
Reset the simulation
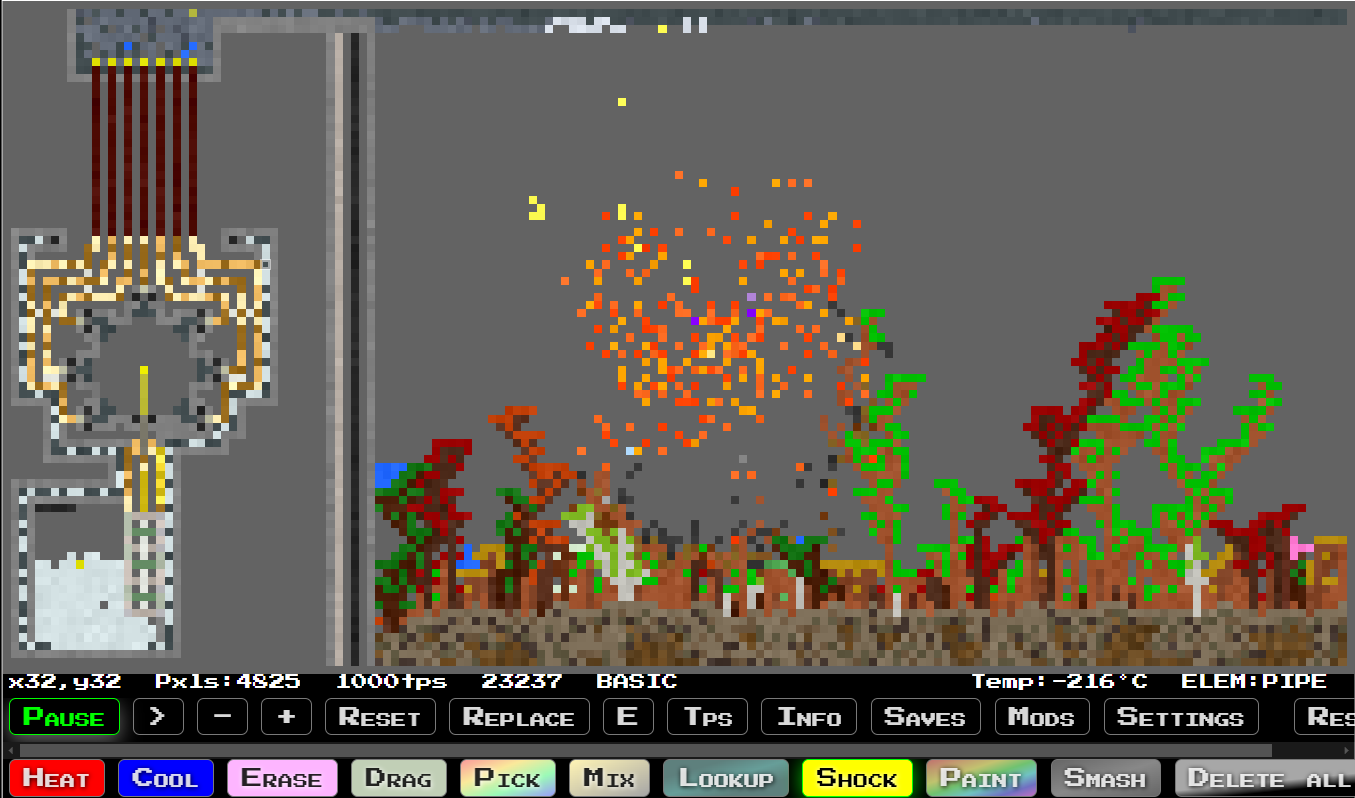pos(380,716)
